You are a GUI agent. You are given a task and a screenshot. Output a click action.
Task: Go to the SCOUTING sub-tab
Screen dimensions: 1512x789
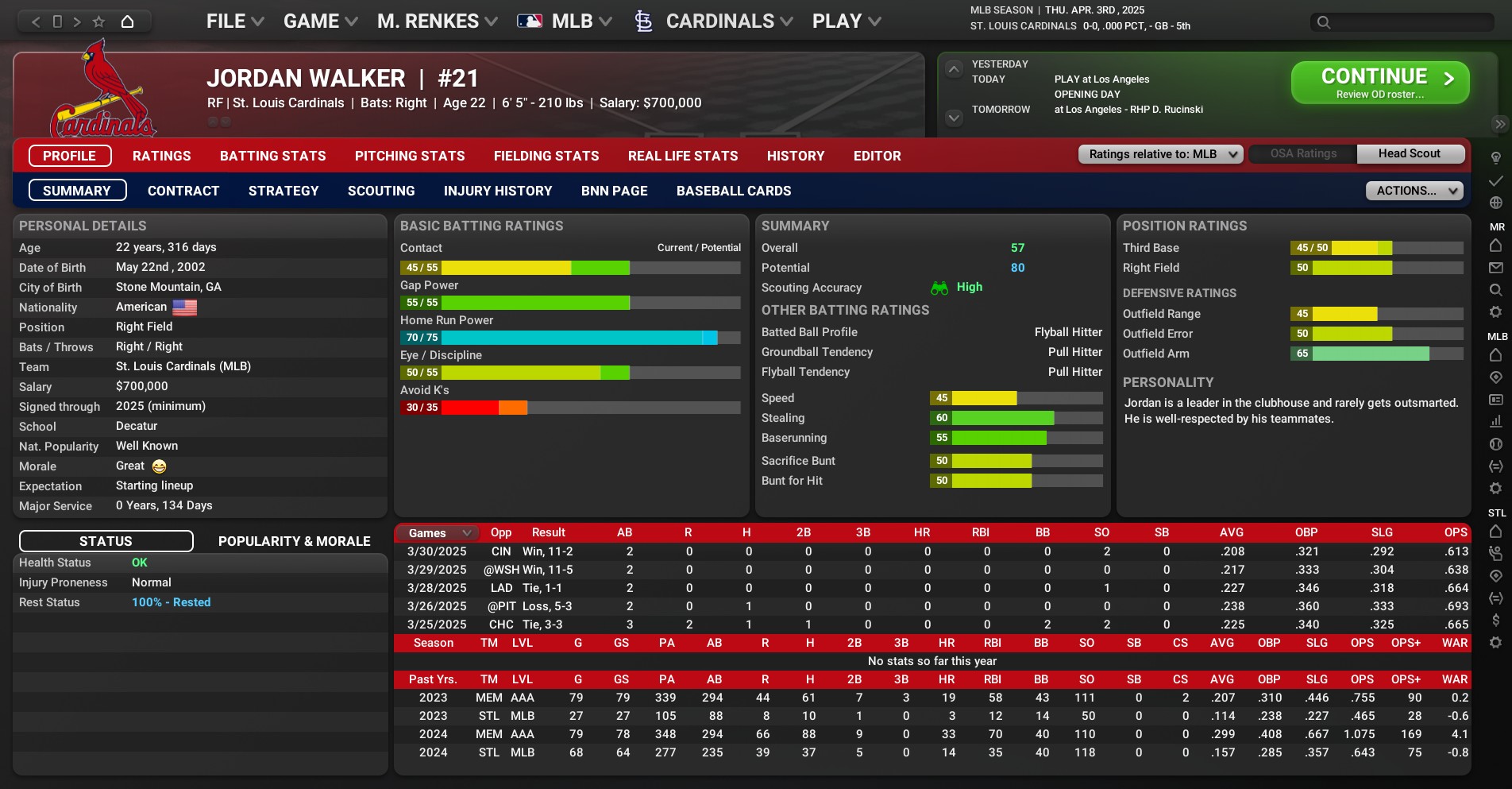380,191
